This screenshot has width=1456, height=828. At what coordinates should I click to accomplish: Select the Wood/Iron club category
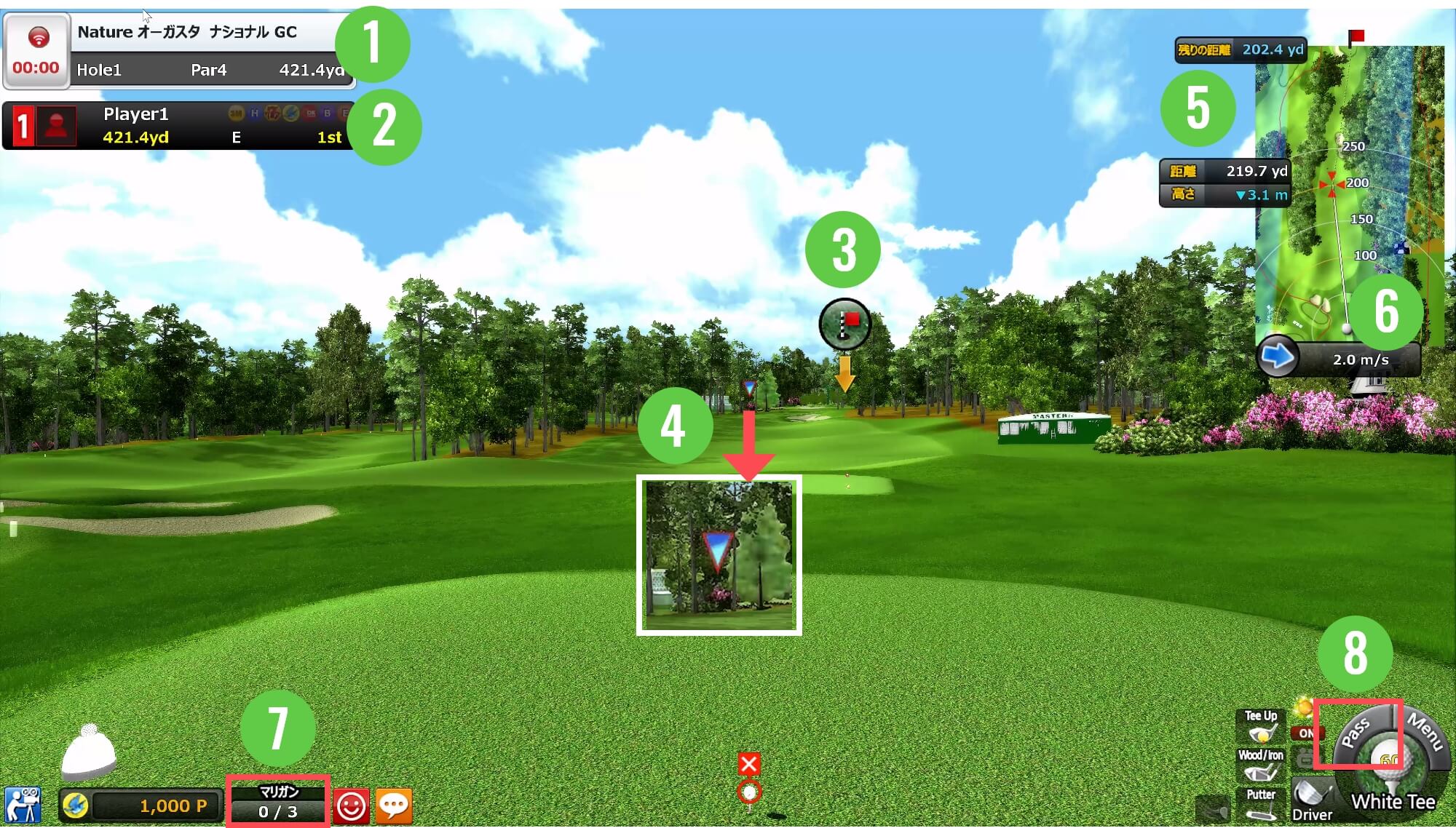1261,765
